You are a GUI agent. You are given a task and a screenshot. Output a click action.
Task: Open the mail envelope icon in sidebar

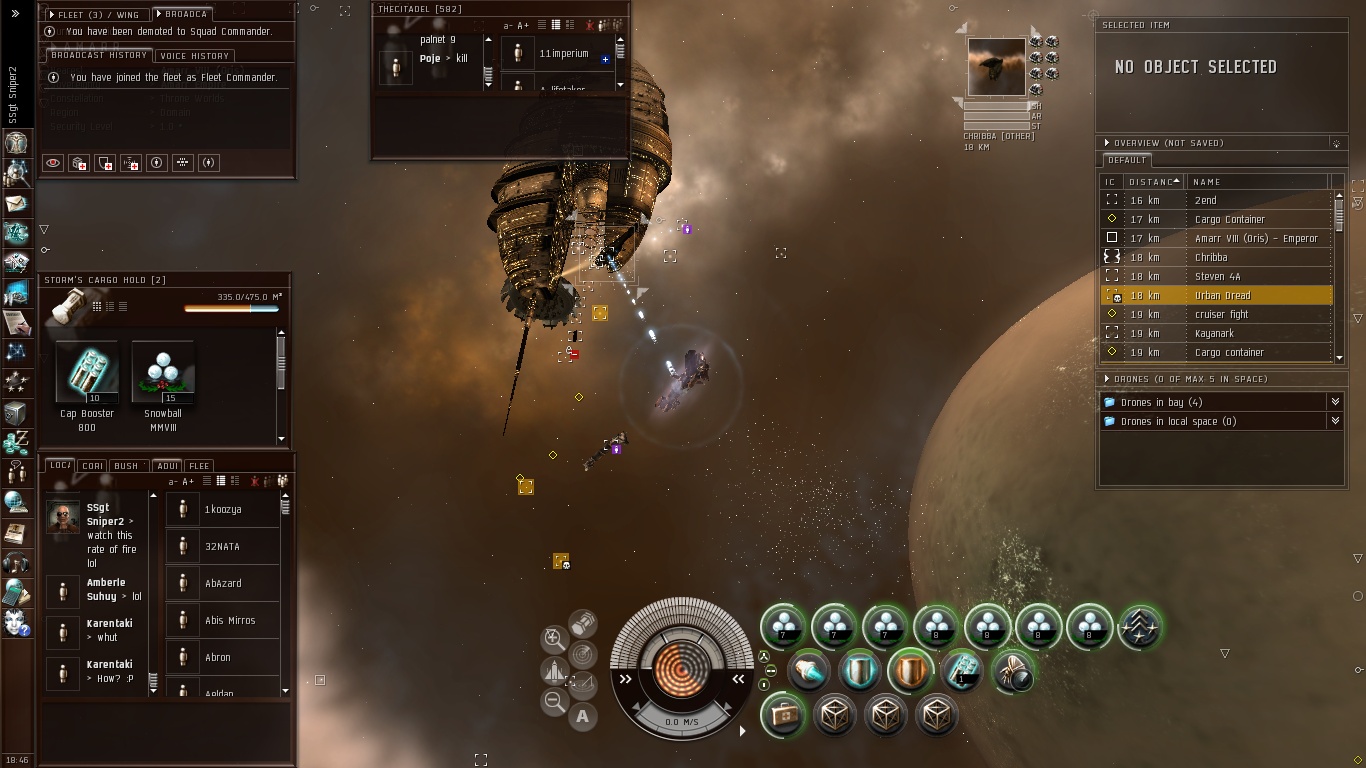tap(16, 204)
